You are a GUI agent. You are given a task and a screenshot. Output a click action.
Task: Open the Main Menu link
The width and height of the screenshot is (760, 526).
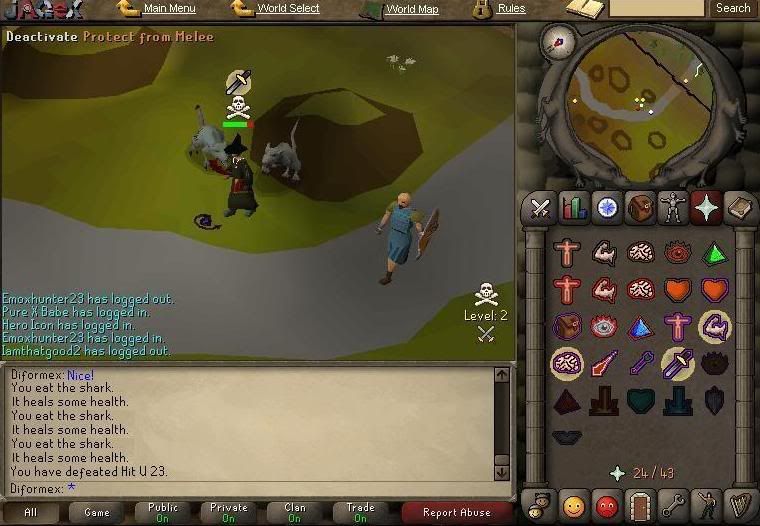click(169, 9)
